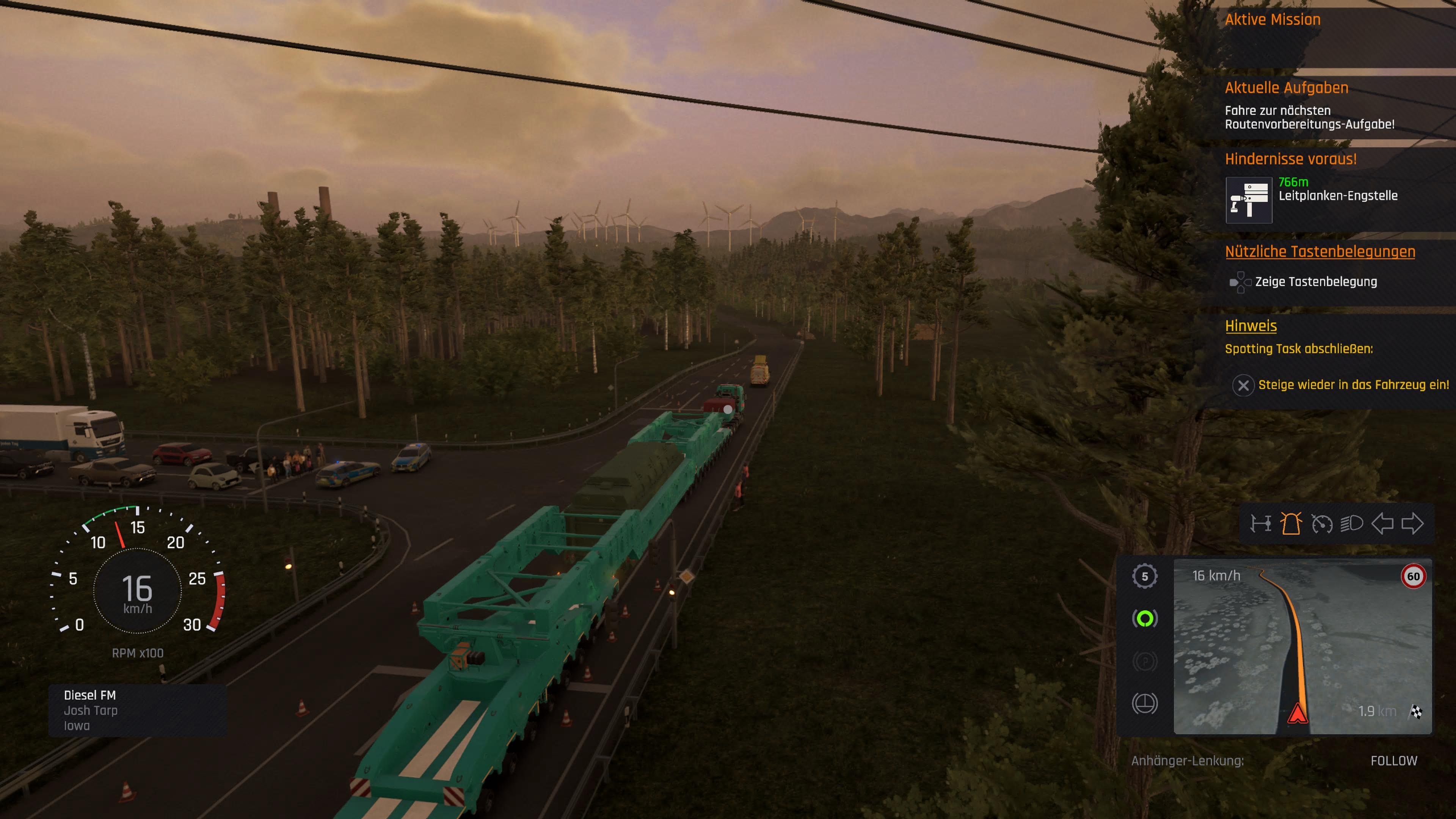Click the green brake status icon
Viewport: 1456px width, 819px height.
pos(1146,619)
